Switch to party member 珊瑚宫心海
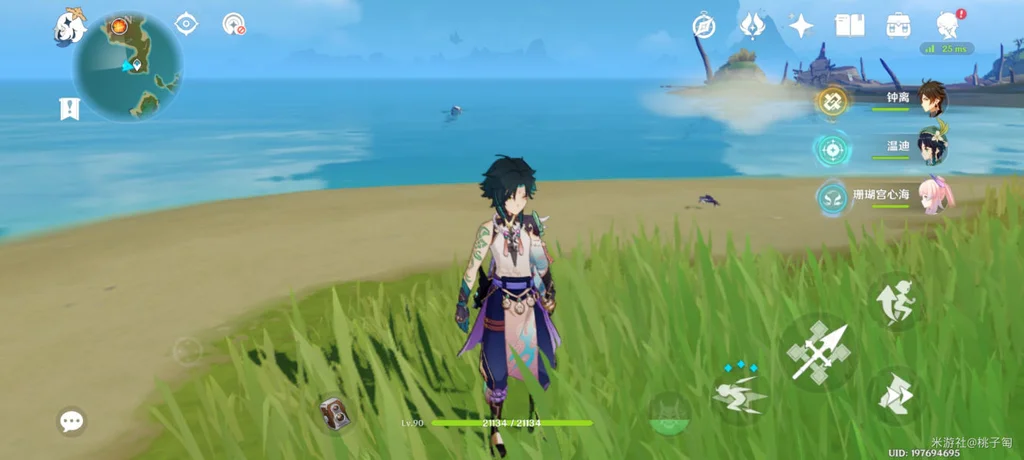Image resolution: width=1024 pixels, height=460 pixels. 936,196
